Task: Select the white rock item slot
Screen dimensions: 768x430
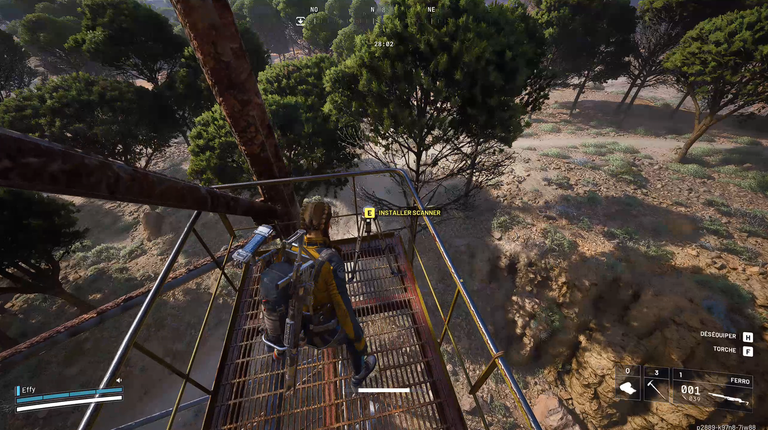Action: point(627,387)
